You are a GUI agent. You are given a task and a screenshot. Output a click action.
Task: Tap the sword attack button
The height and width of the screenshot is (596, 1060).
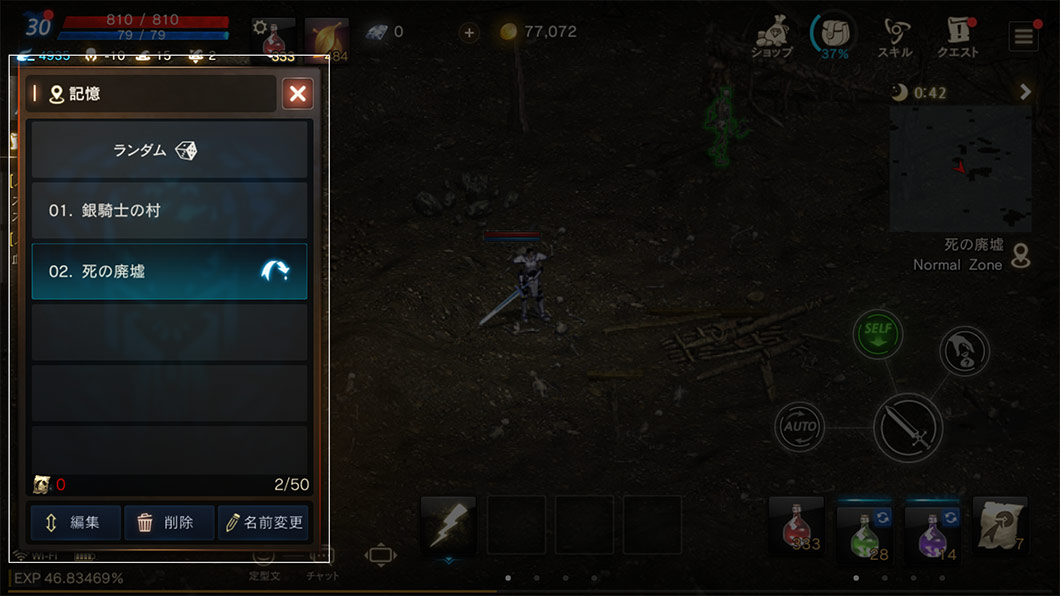[x=907, y=428]
